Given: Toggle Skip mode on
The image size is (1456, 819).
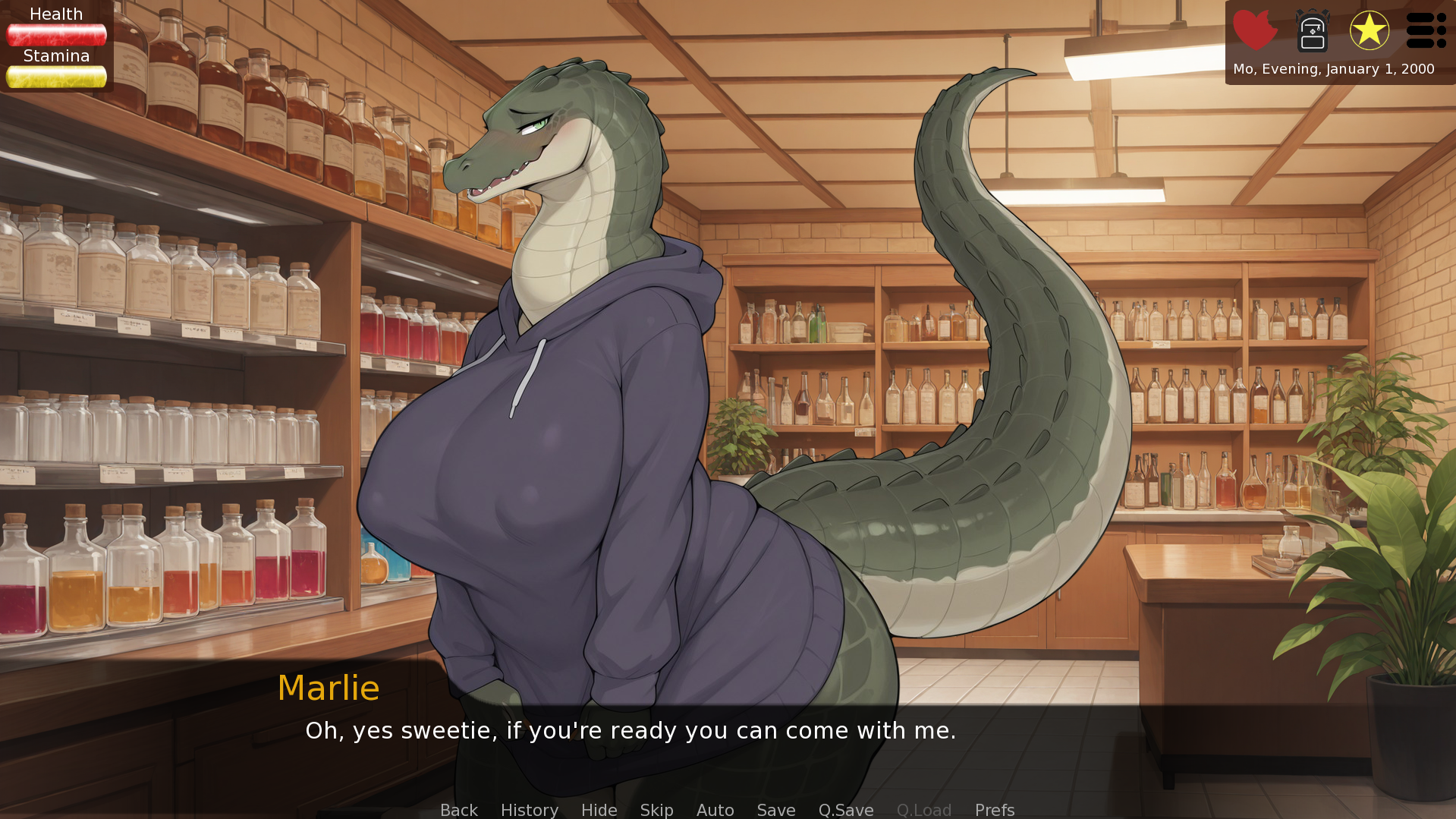Looking at the screenshot, I should [656, 809].
